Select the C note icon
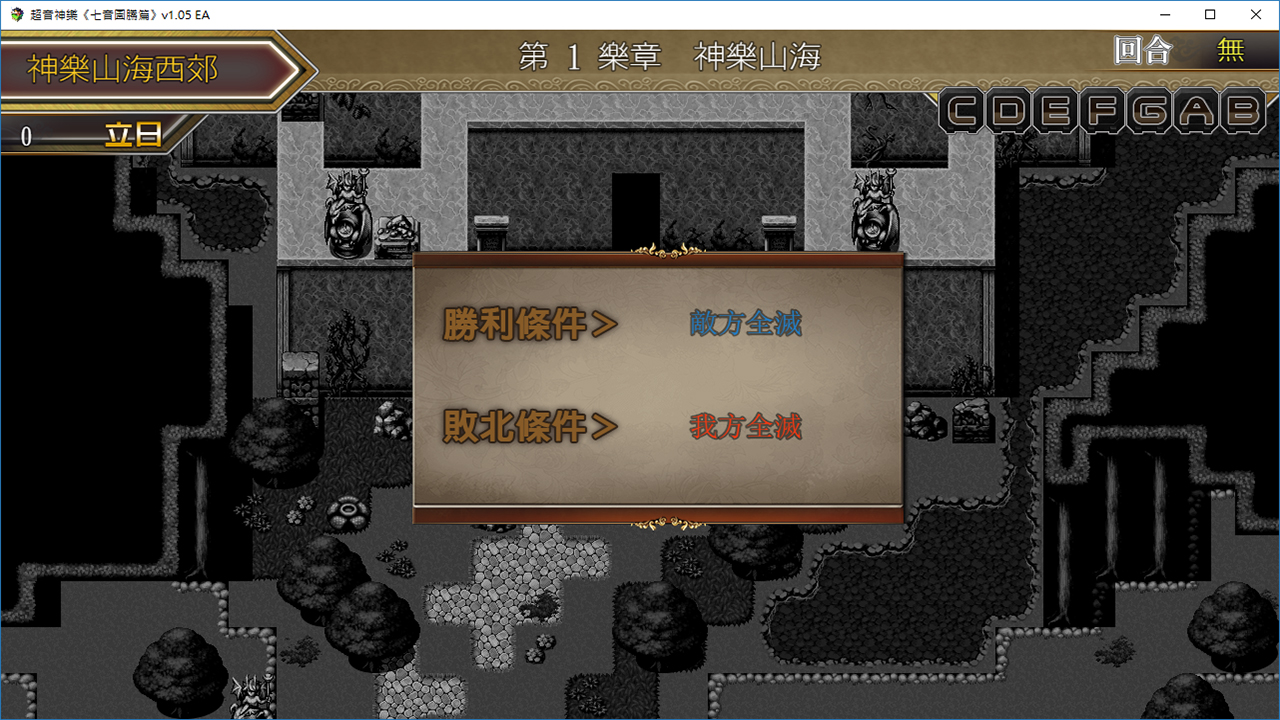This screenshot has height=720, width=1280. click(962, 111)
